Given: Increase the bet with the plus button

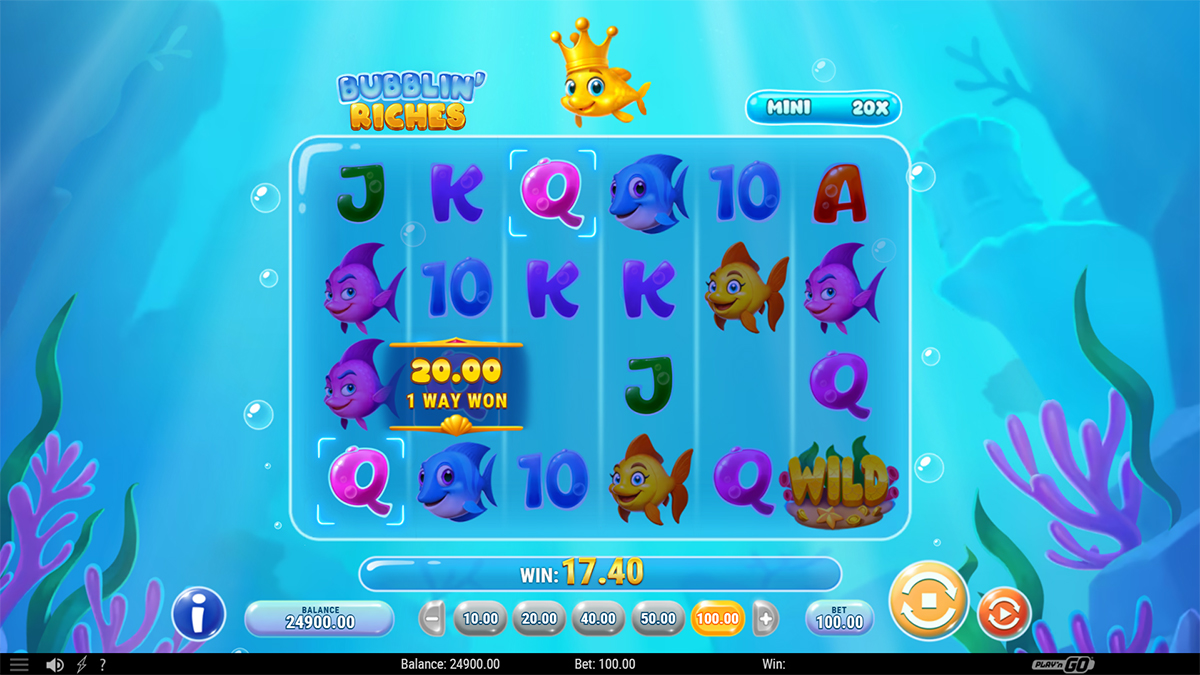Looking at the screenshot, I should coord(765,618).
